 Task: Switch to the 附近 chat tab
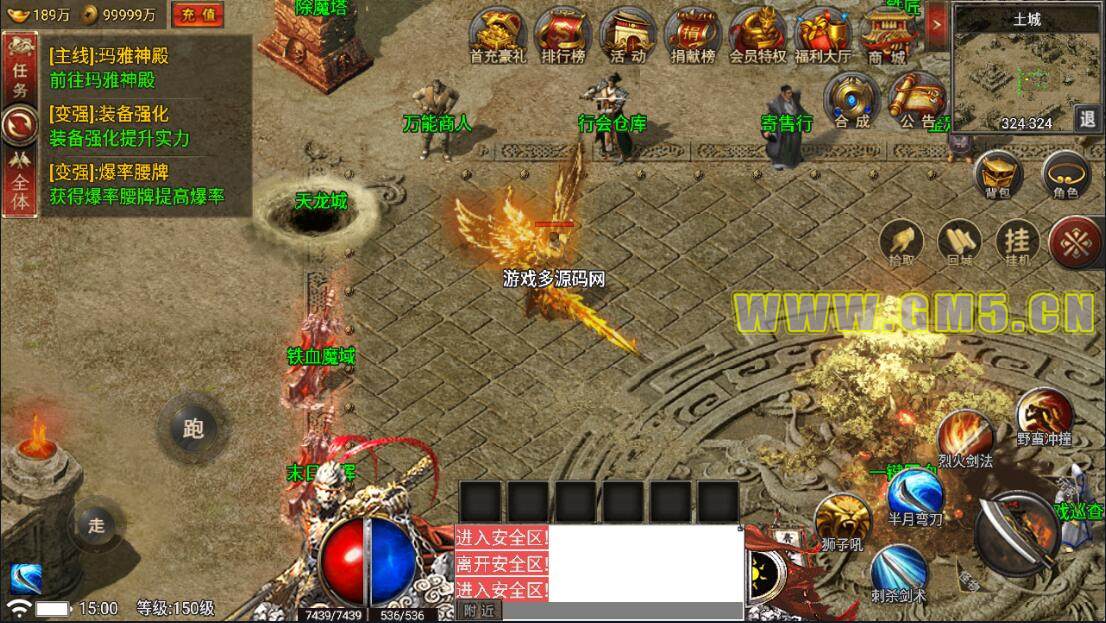480,611
